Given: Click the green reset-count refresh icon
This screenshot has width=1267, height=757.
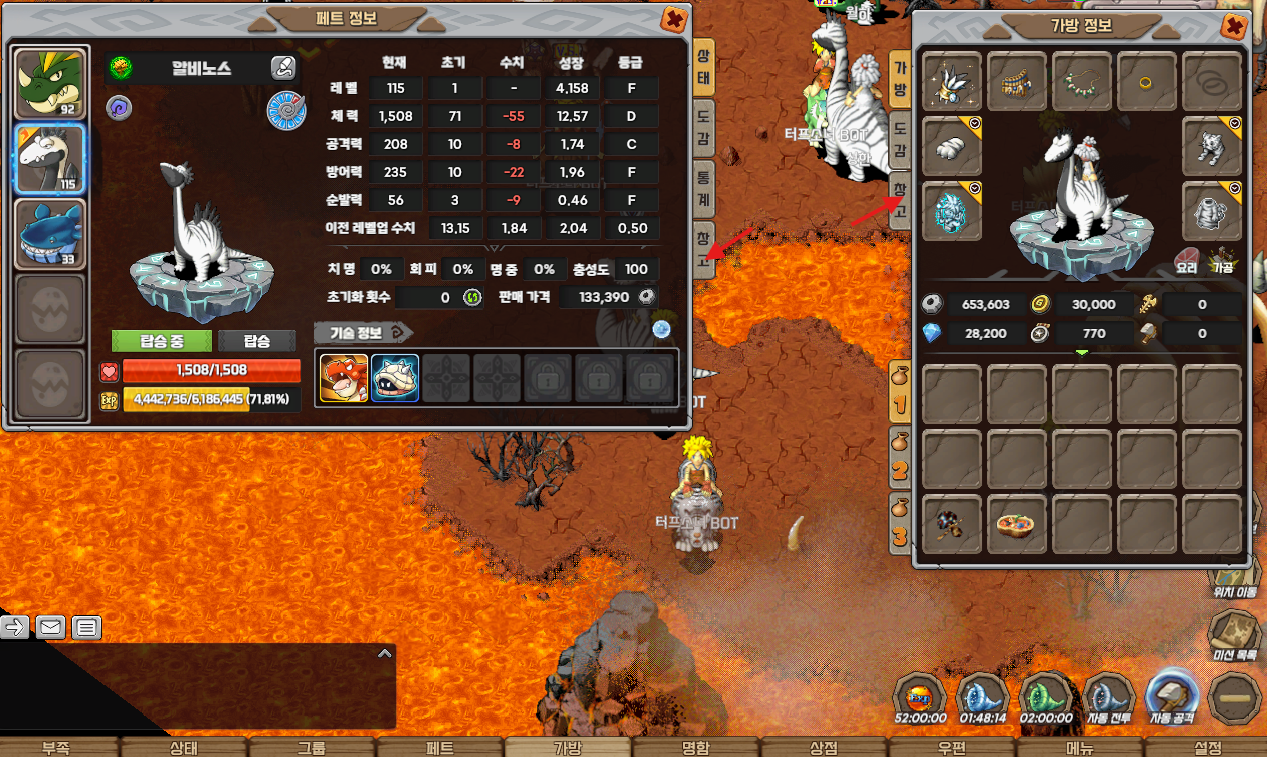Looking at the screenshot, I should [x=471, y=297].
